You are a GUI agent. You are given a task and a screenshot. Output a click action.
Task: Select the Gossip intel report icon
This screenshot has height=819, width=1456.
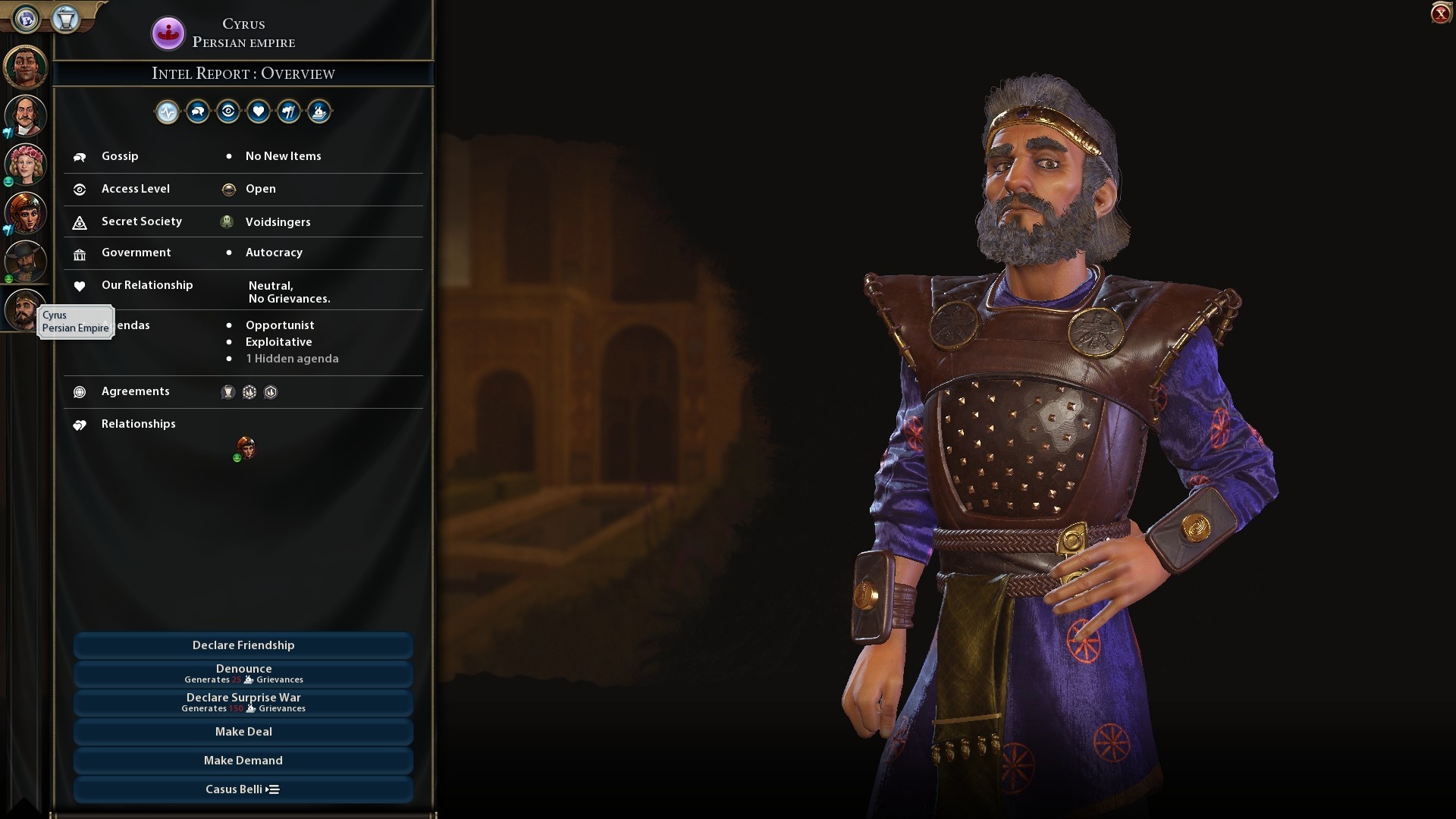point(197,111)
